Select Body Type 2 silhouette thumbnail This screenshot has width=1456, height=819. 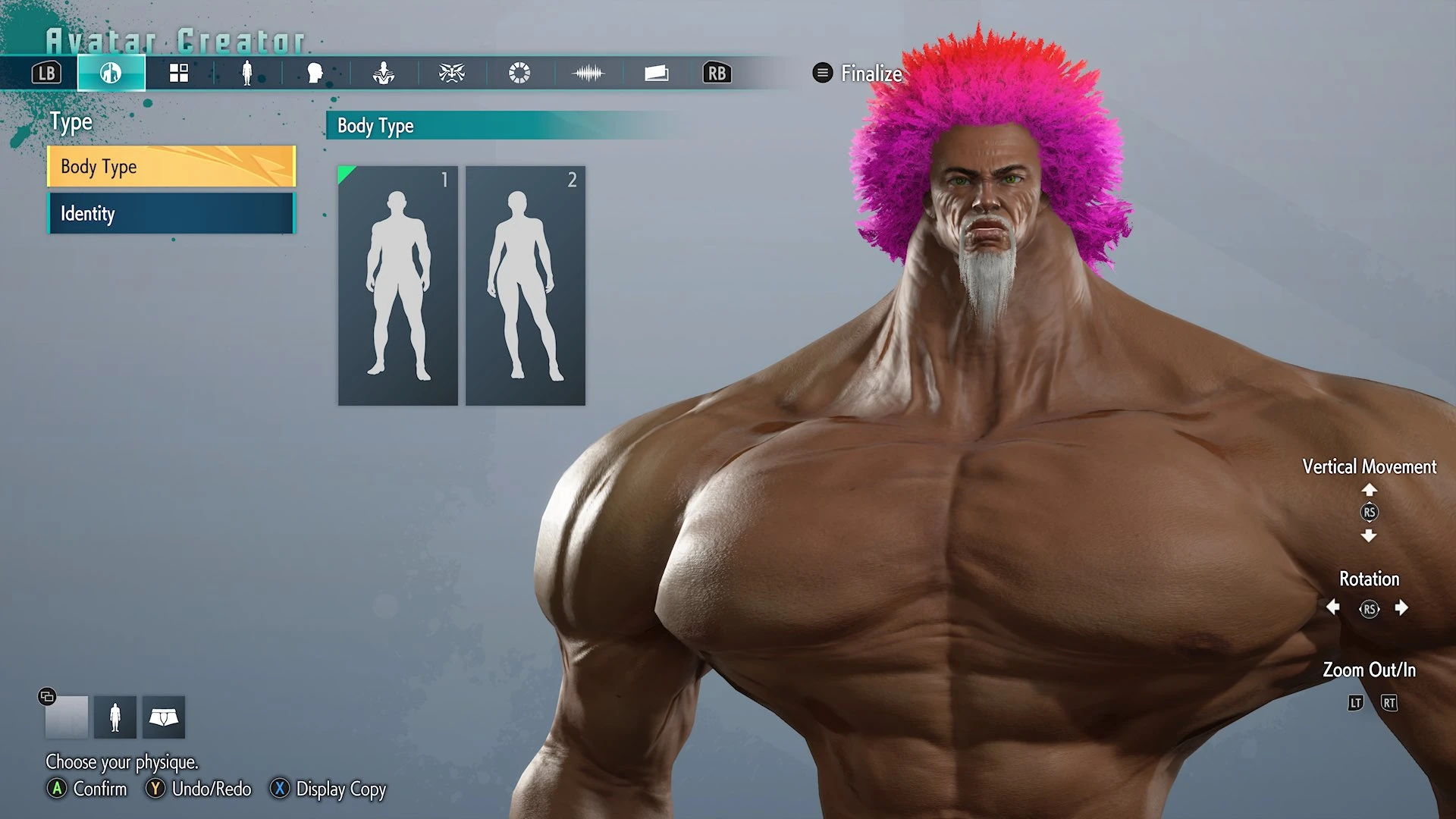(525, 284)
